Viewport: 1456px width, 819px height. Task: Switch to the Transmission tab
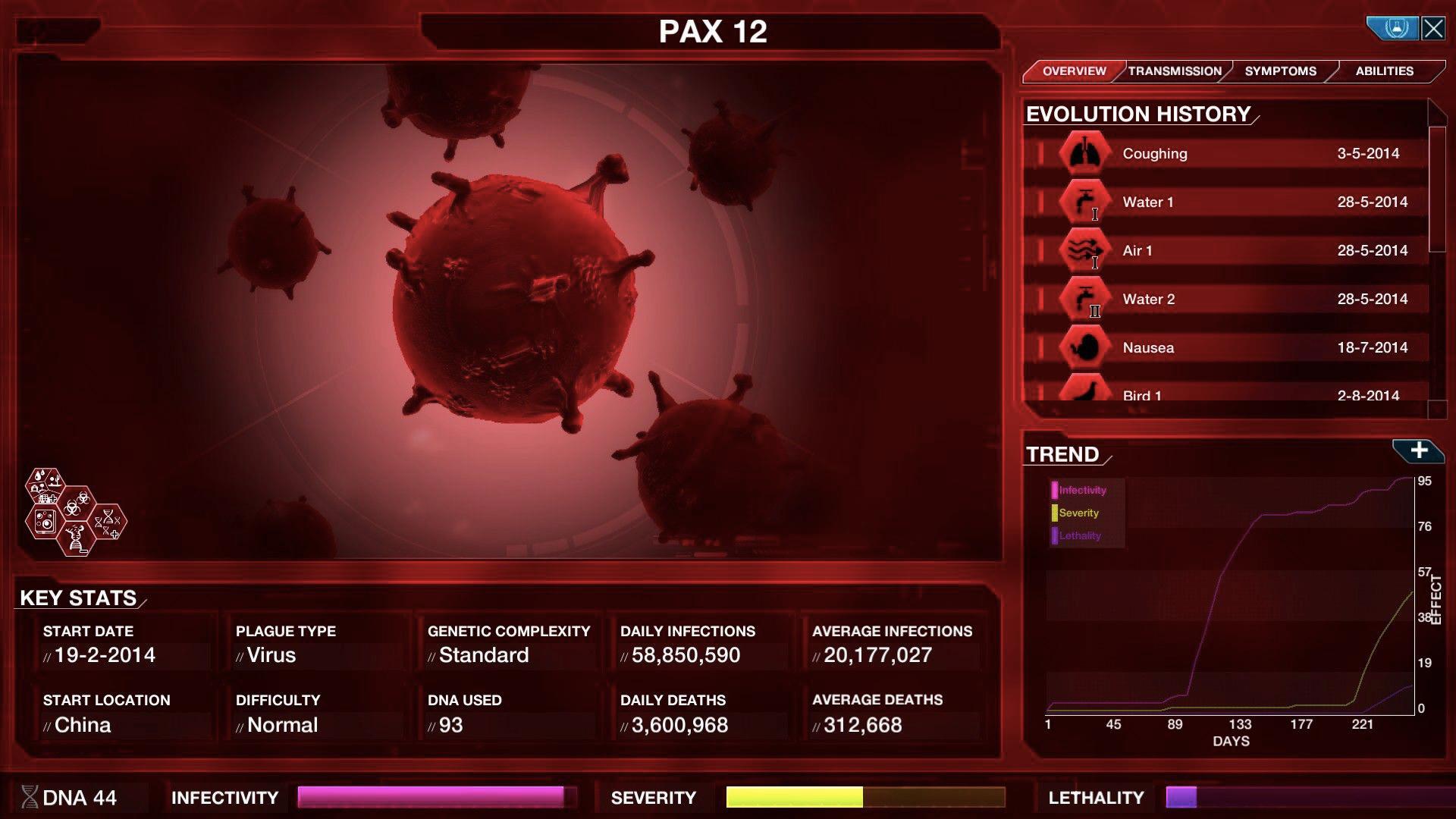[x=1175, y=71]
